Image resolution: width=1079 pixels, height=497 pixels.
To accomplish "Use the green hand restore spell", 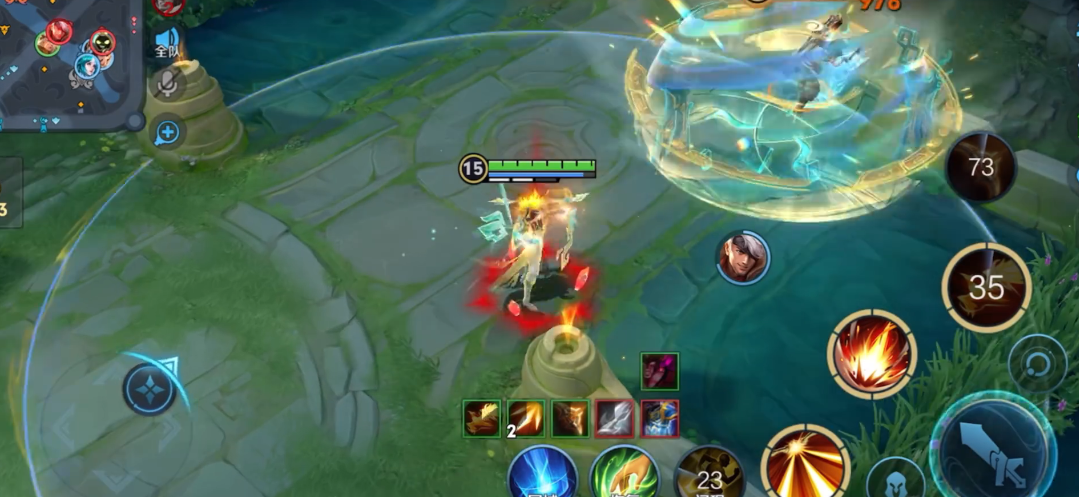I will tap(624, 476).
